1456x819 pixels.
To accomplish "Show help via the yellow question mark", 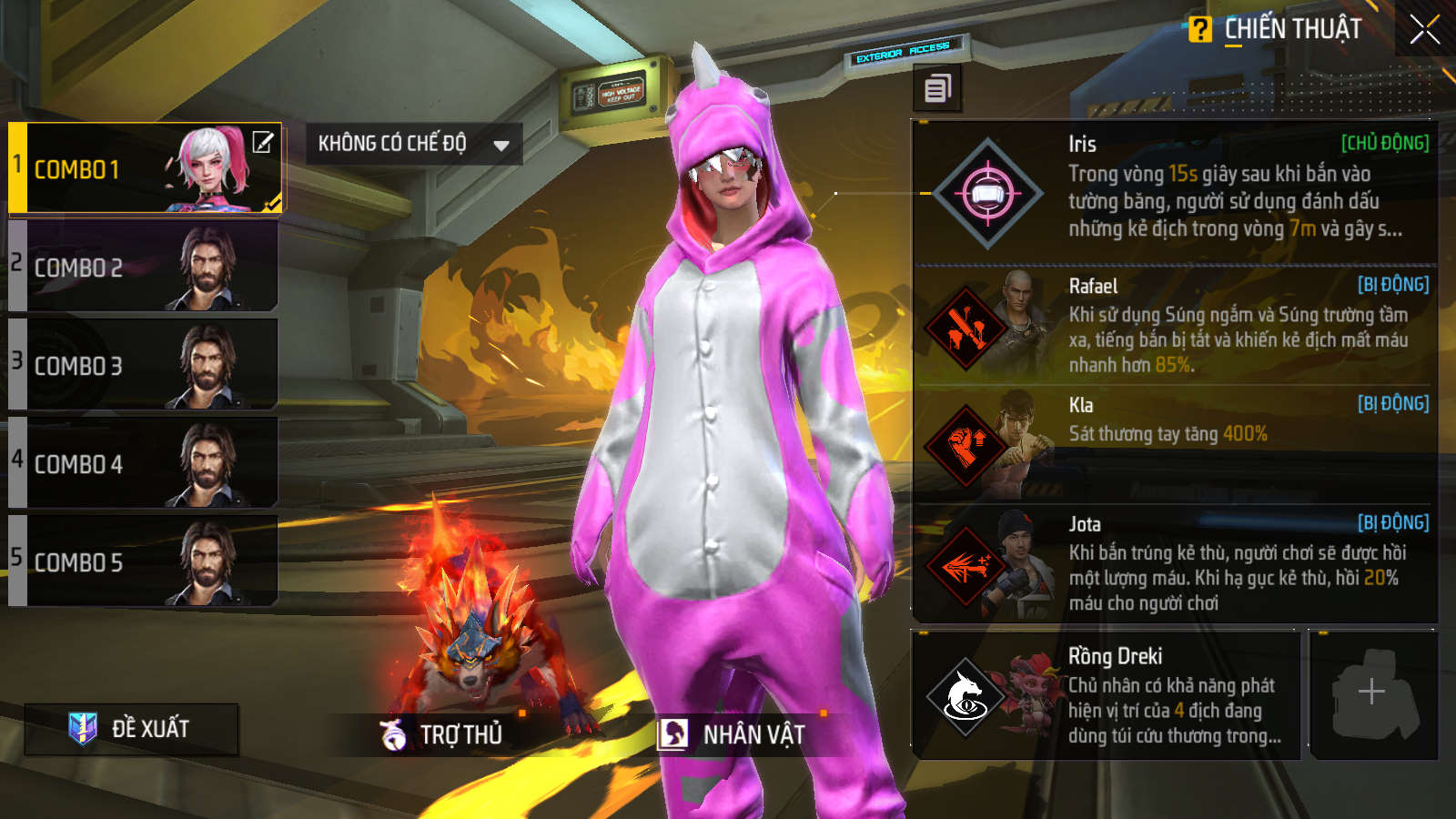I will pyautogui.click(x=1200, y=29).
